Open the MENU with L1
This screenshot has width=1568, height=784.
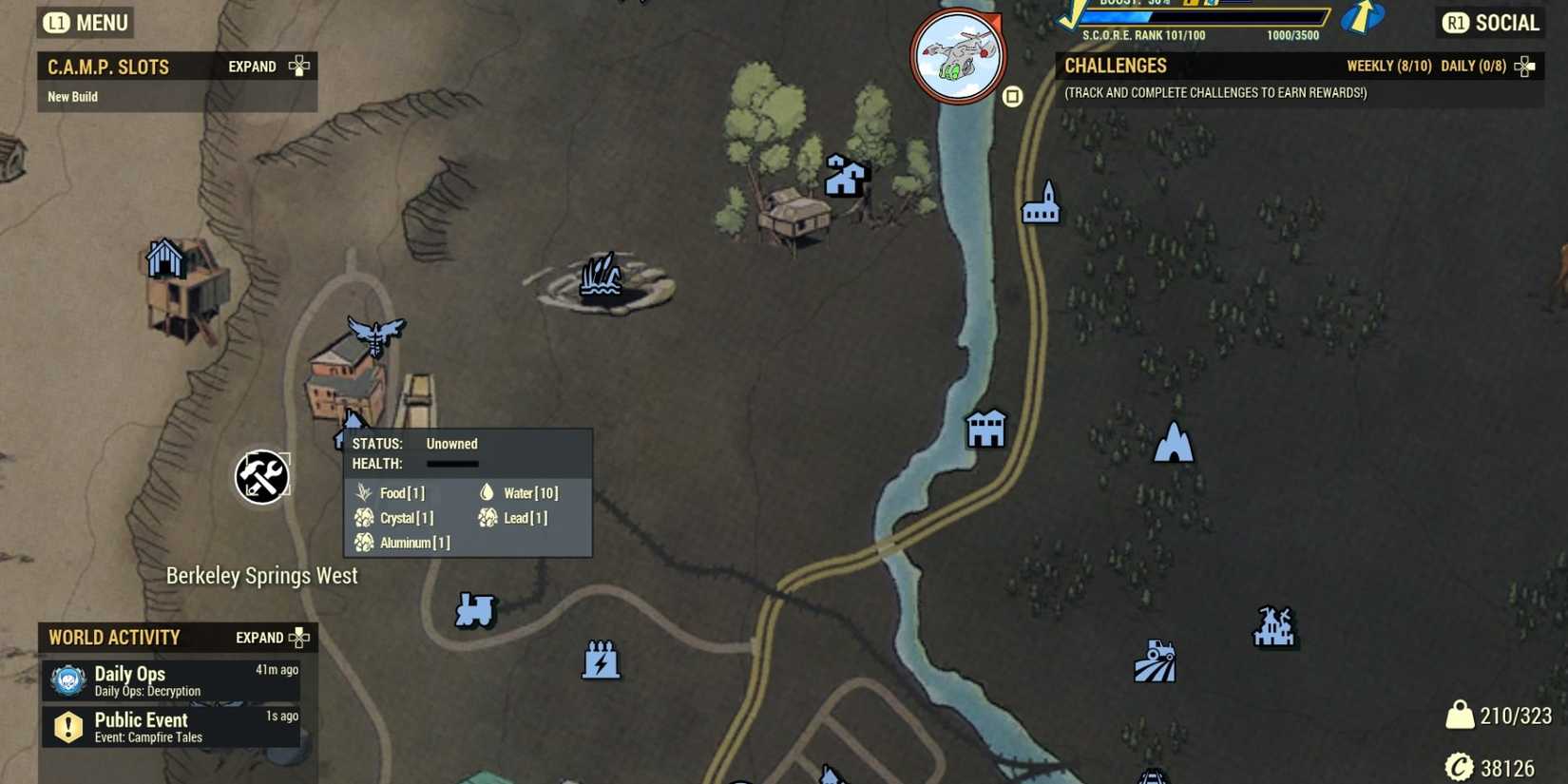pyautogui.click(x=84, y=22)
